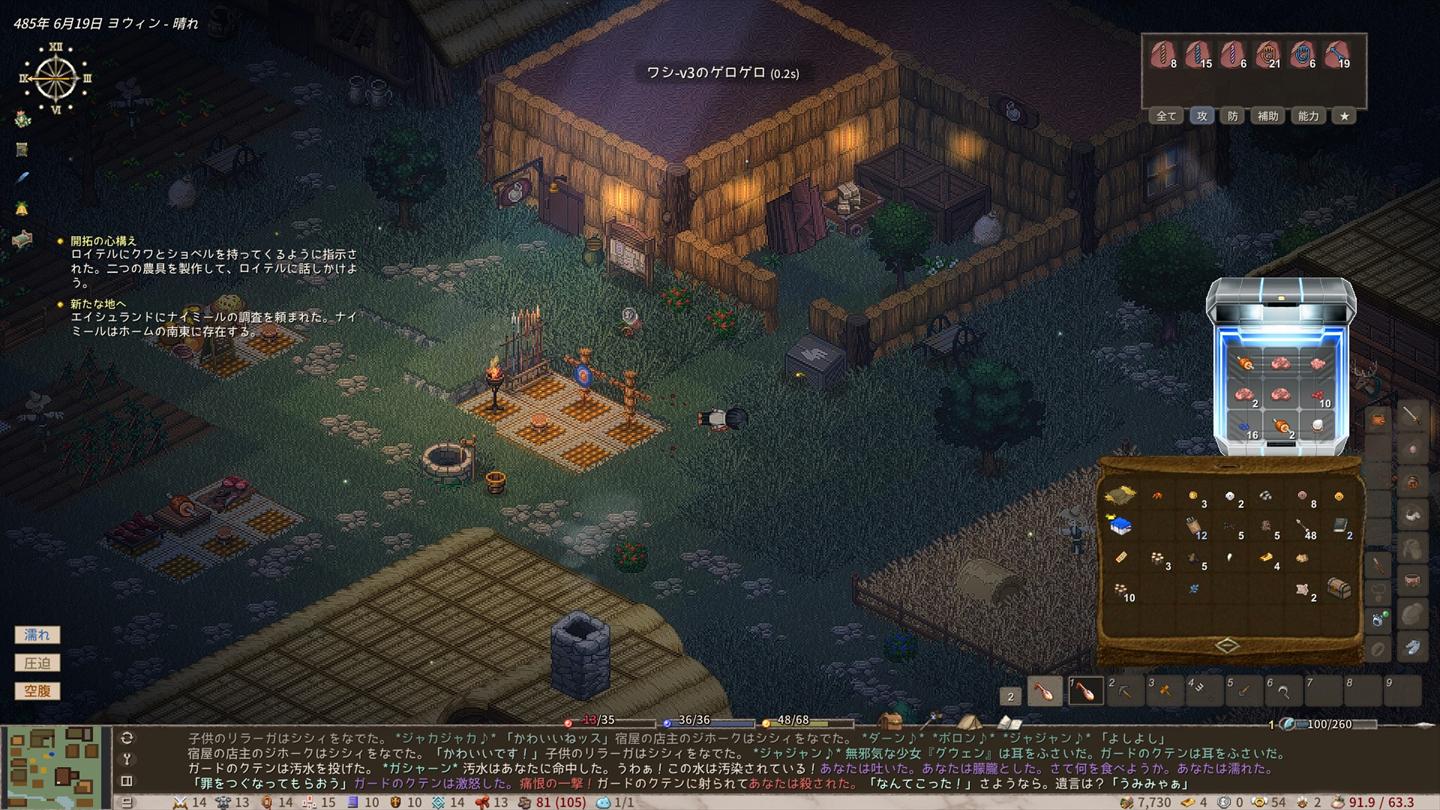1440x810 pixels.
Task: Use the orange hand spell with 21 charges
Action: pos(1267,55)
